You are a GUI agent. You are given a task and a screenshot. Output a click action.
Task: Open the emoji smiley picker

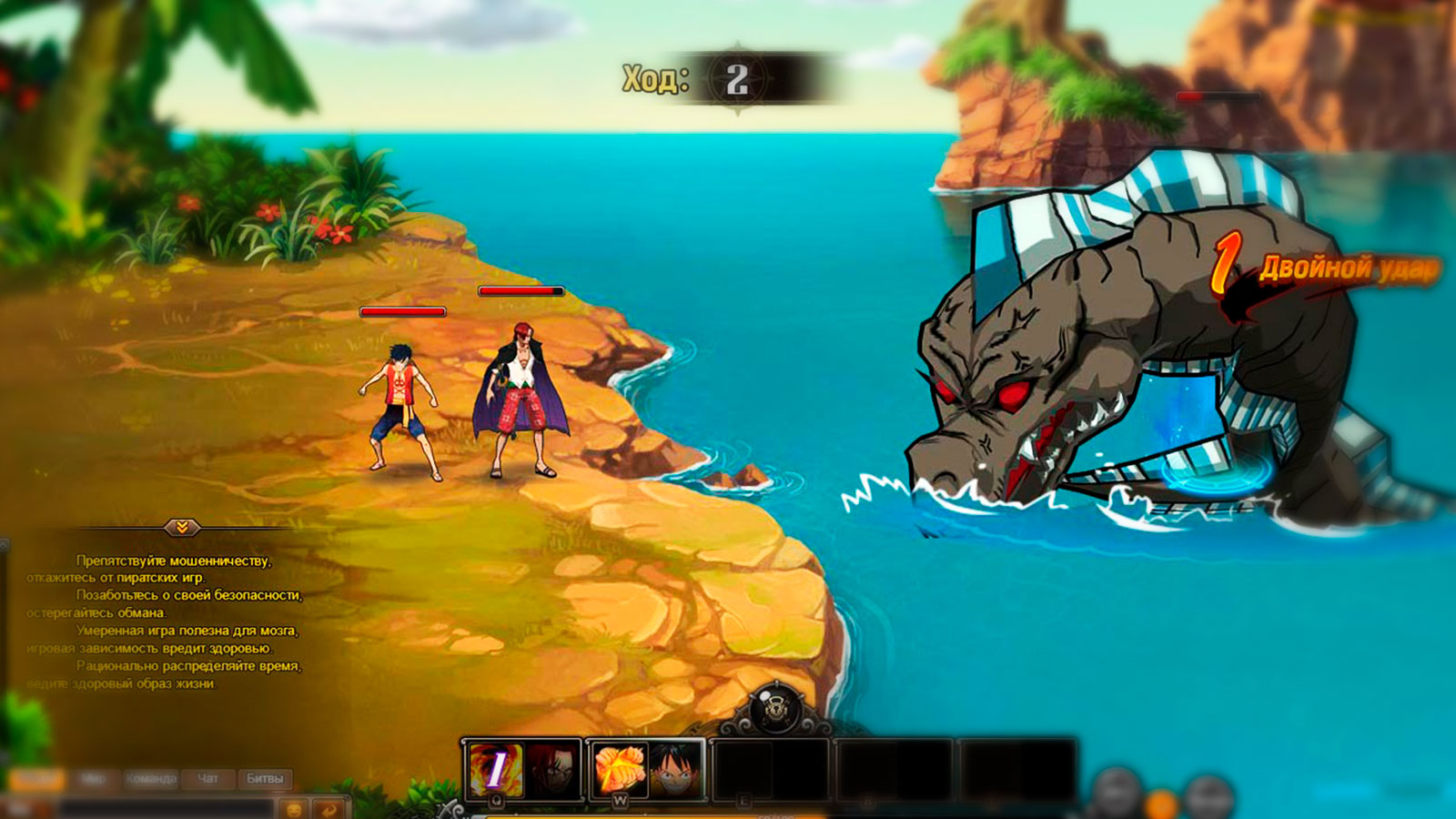pyautogui.click(x=295, y=808)
